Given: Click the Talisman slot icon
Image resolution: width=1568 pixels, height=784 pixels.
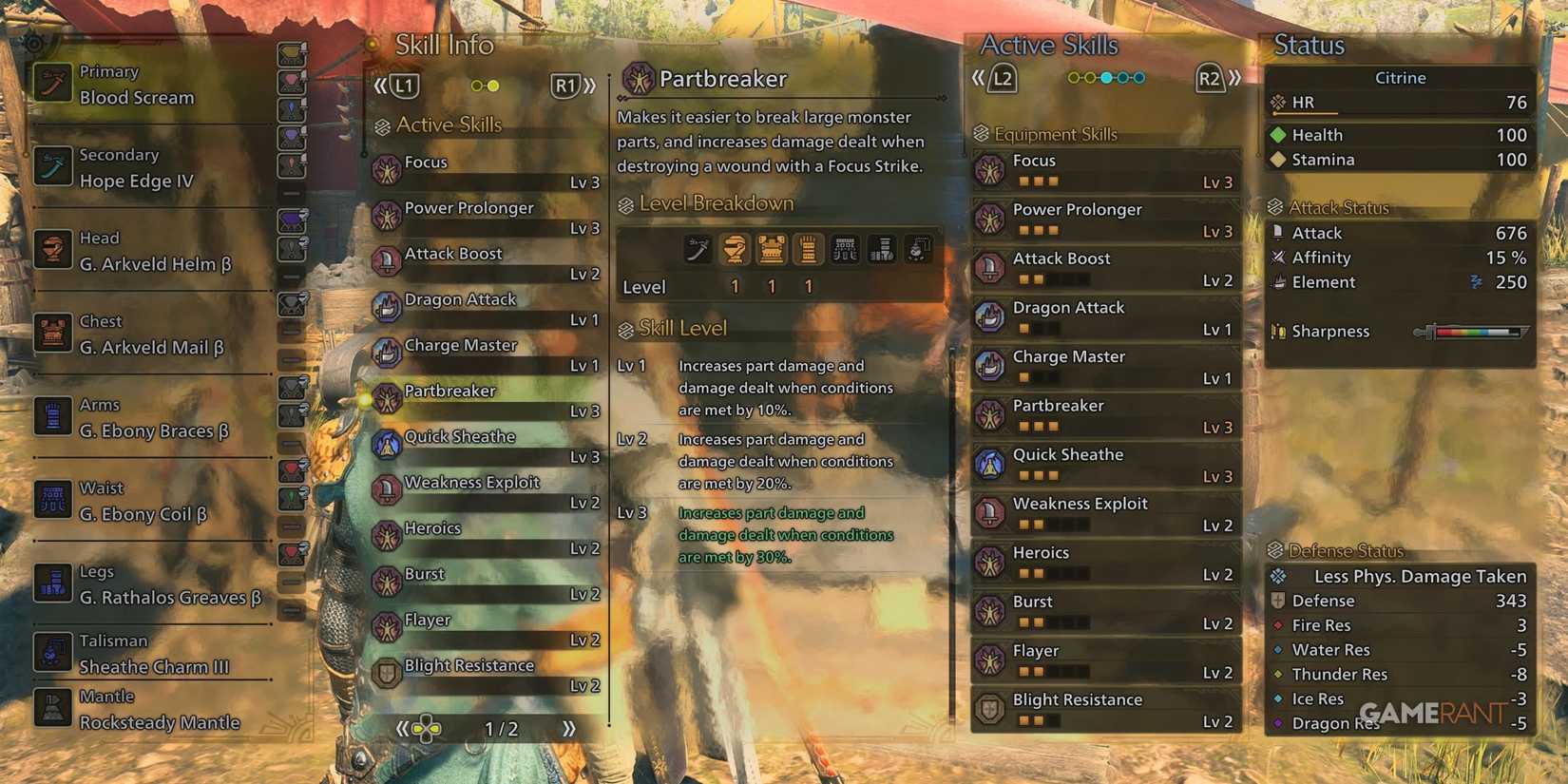Looking at the screenshot, I should point(52,652).
